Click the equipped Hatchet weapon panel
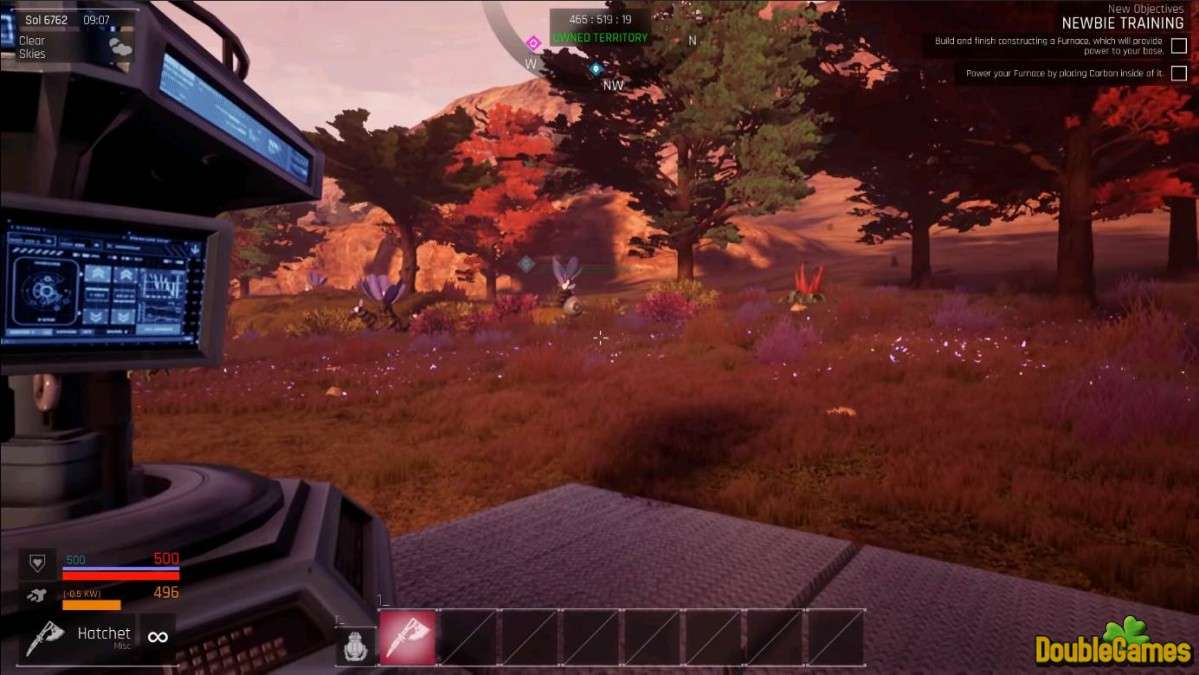Screen dimensions: 1199x675 [x=98, y=636]
